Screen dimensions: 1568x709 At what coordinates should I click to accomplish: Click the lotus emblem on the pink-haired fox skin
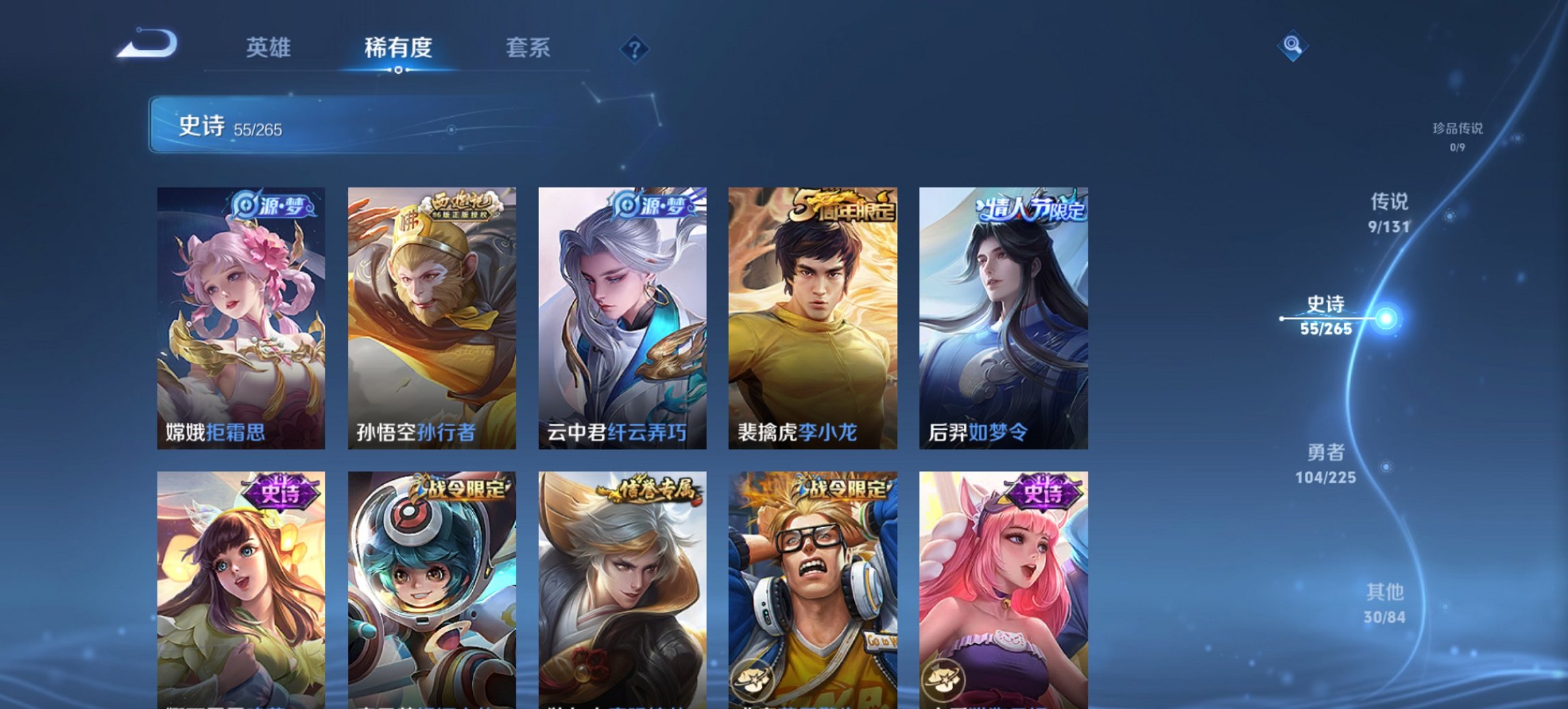pos(944,680)
